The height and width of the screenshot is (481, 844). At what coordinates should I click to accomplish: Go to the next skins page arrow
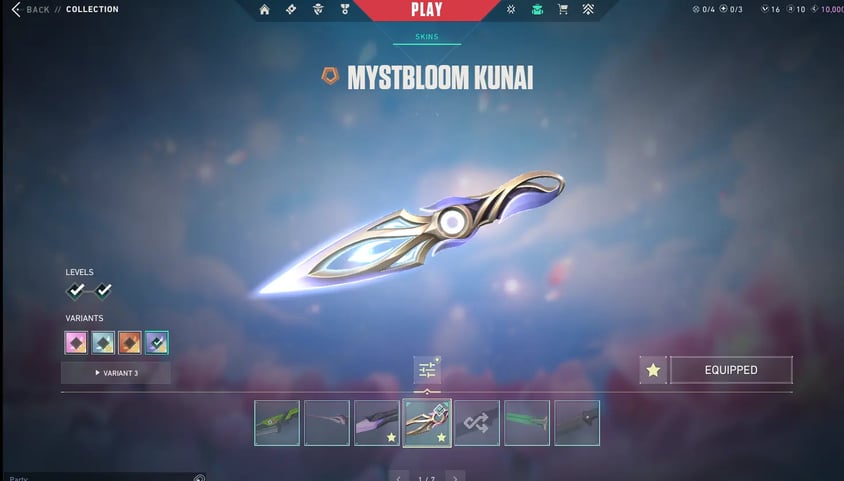coord(455,477)
